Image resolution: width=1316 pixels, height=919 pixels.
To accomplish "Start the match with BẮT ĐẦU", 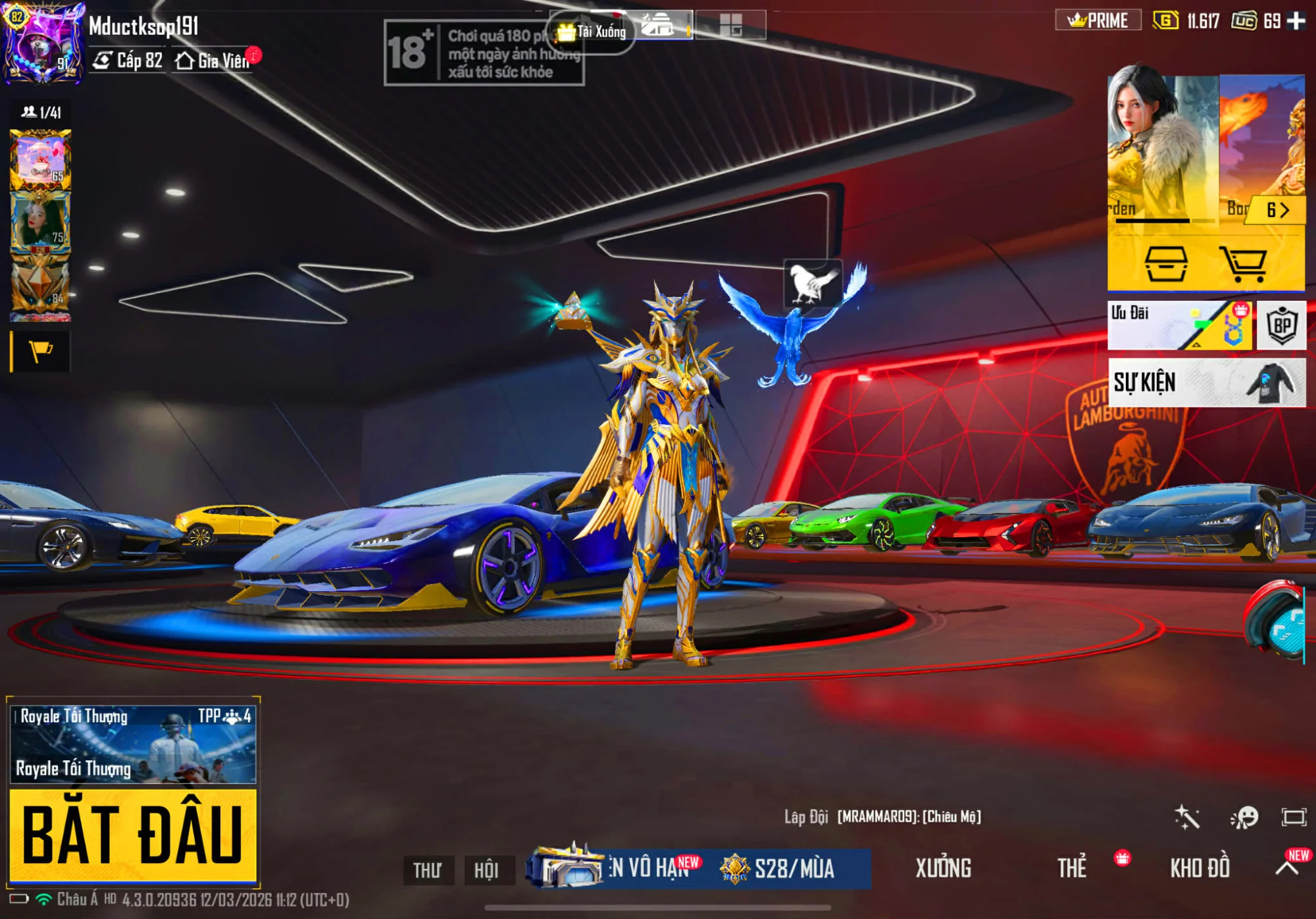I will tap(132, 835).
